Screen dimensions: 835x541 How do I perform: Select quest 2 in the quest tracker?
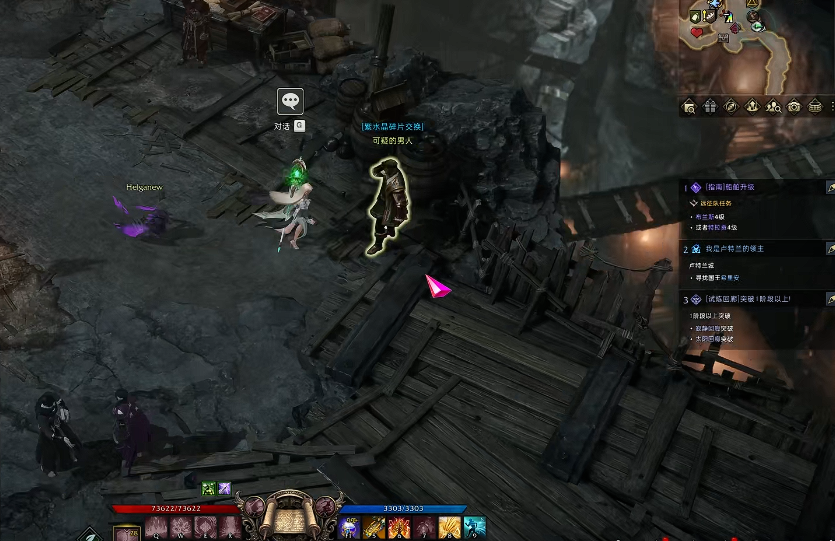tap(735, 248)
